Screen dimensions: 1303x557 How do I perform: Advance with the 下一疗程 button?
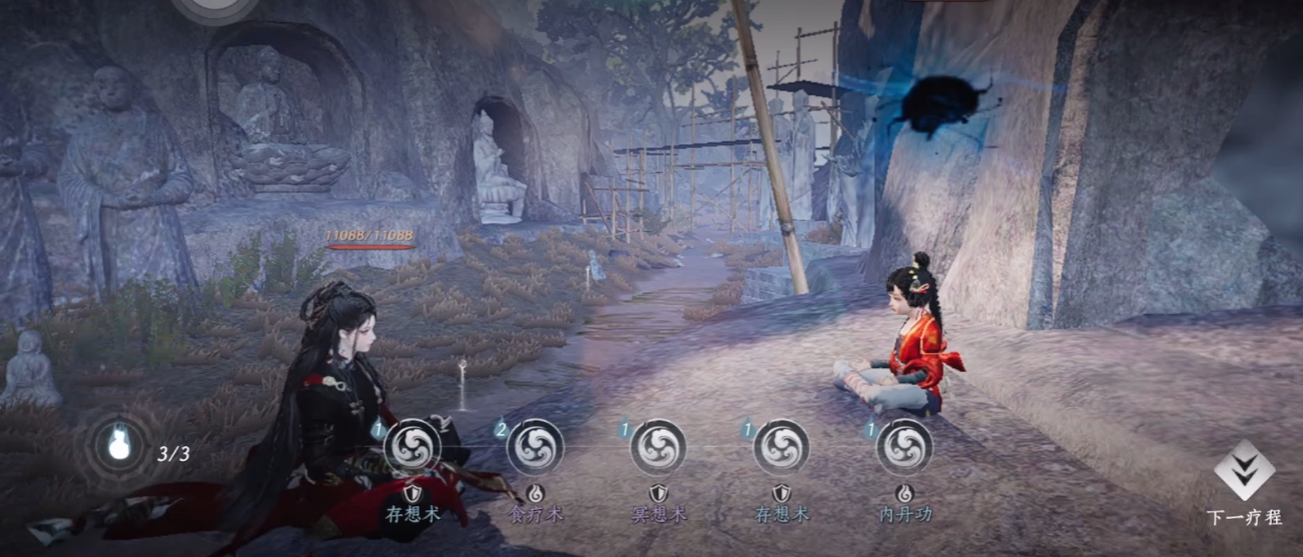(x=1243, y=476)
